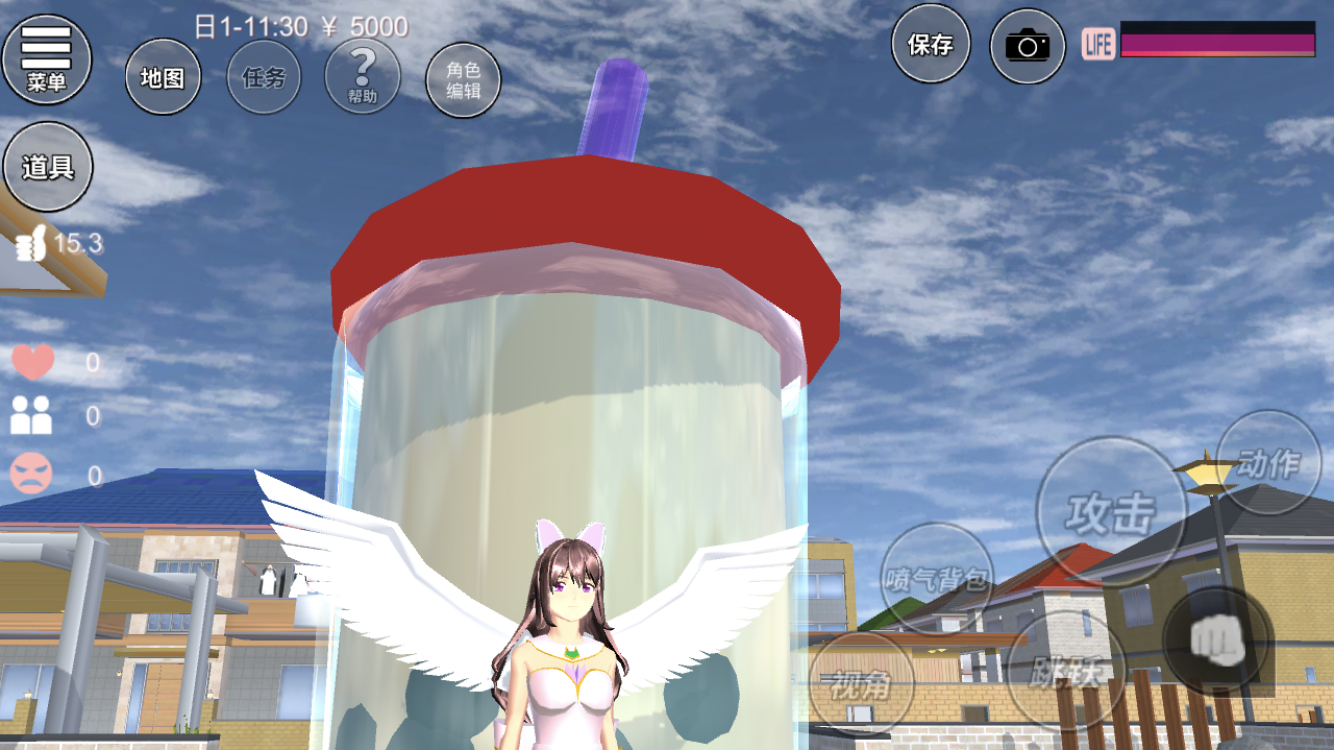
Task: Show the 任务 mission list
Action: tap(263, 77)
